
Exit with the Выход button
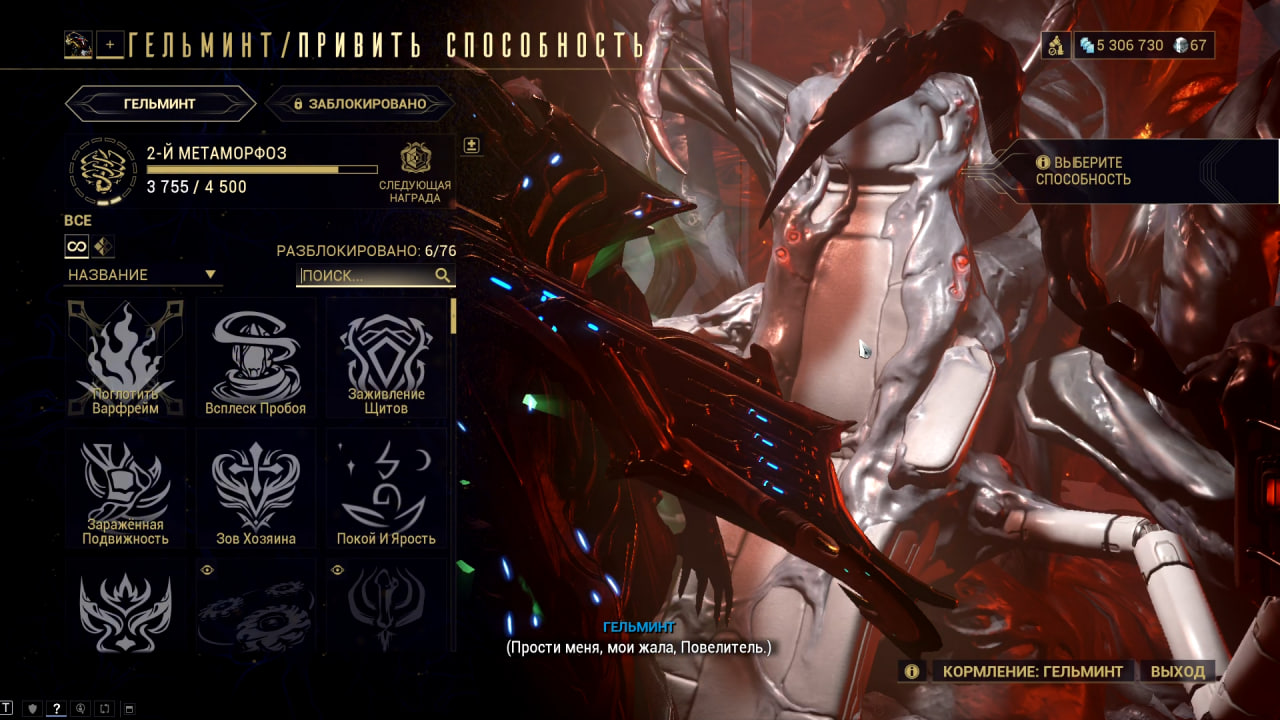(1177, 671)
